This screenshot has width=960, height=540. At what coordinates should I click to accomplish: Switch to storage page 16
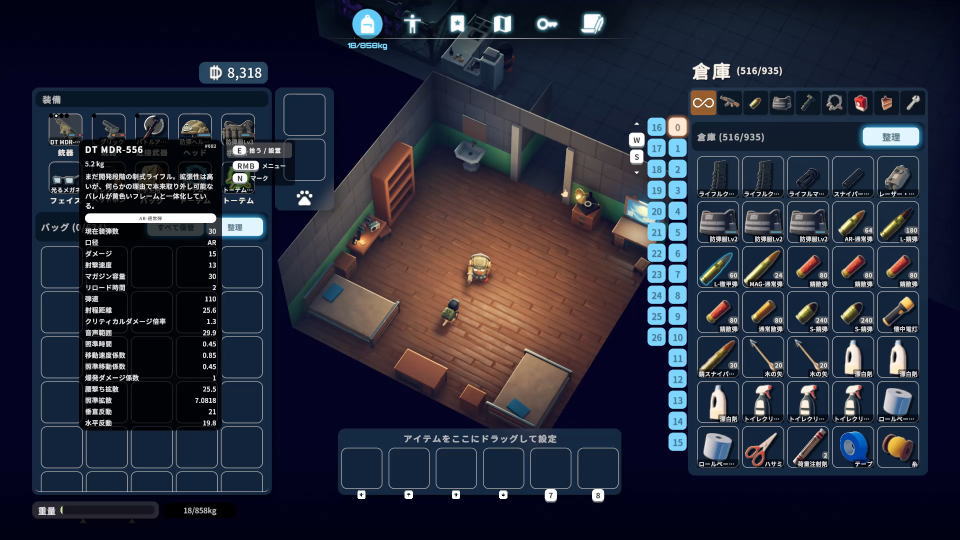656,127
